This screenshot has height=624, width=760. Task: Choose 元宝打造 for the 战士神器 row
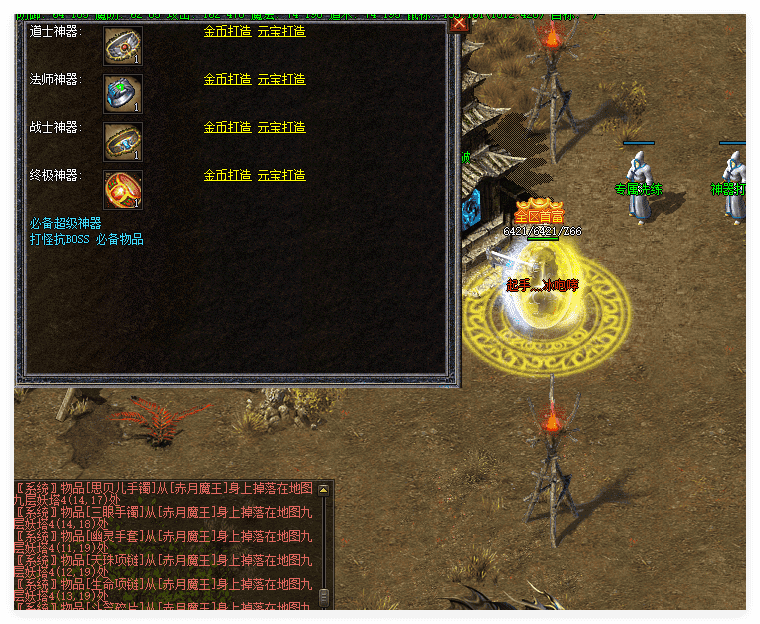click(x=282, y=127)
